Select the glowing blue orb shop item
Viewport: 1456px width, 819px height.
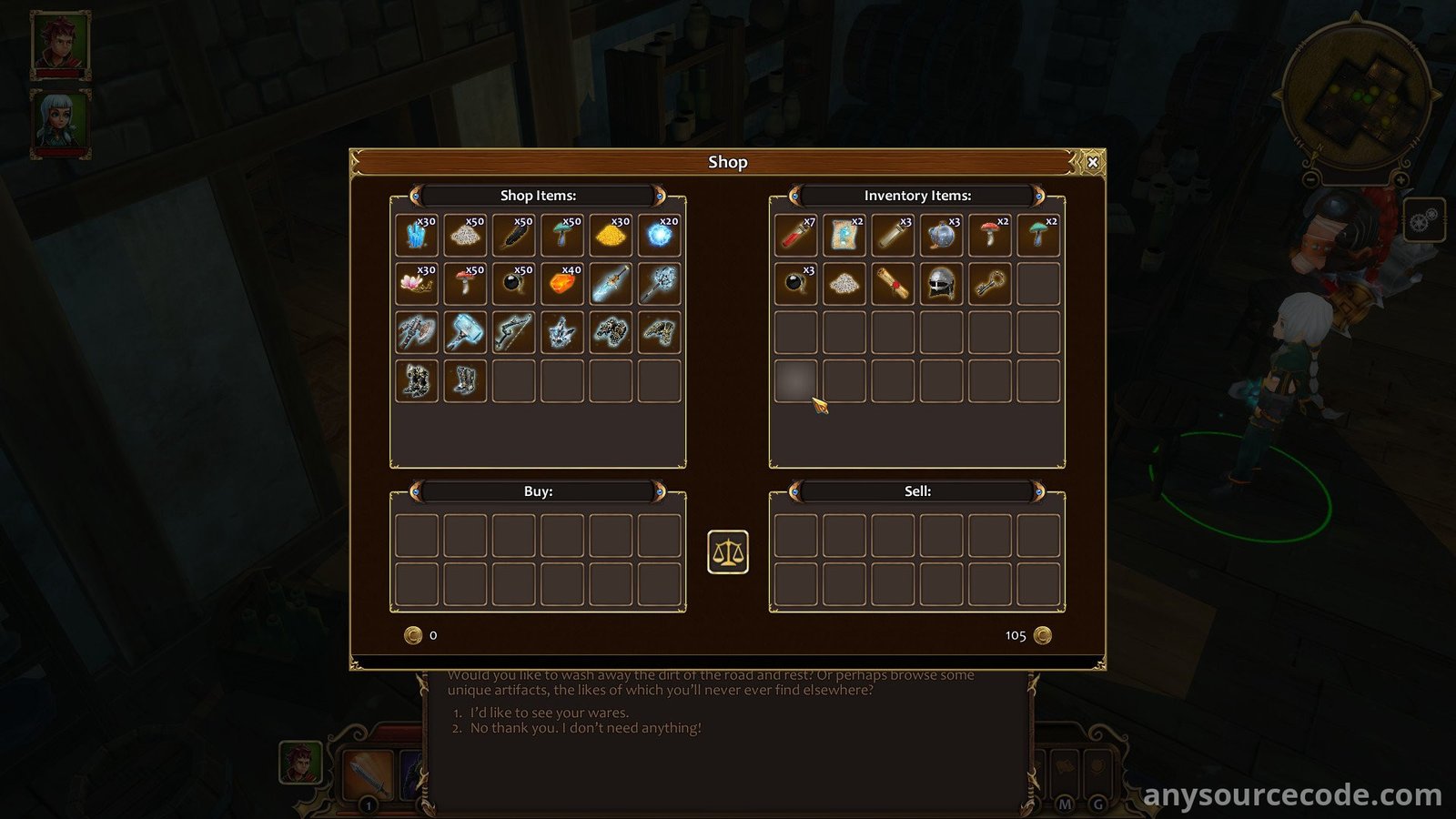click(659, 236)
